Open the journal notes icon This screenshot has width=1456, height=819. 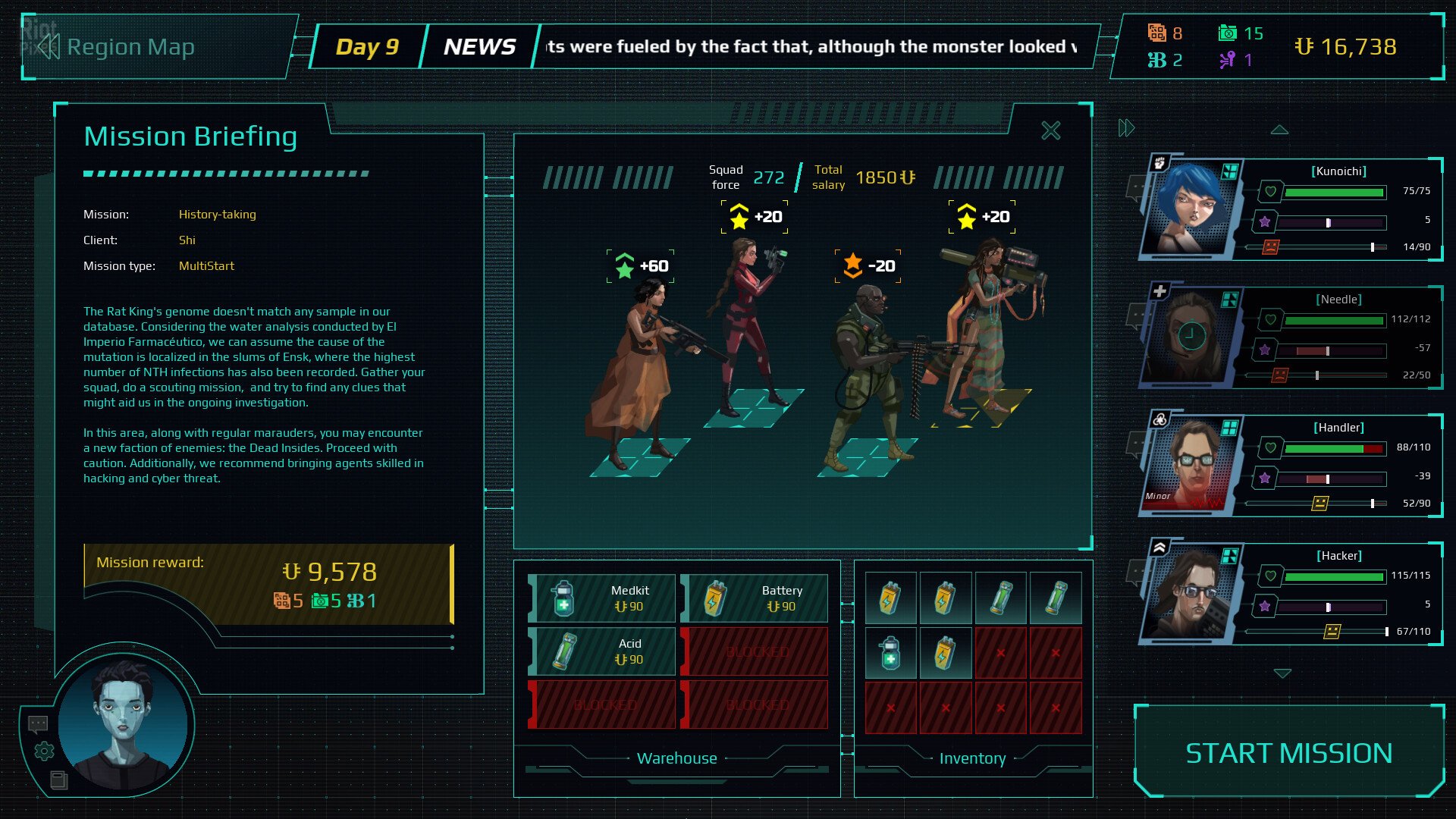[x=58, y=780]
